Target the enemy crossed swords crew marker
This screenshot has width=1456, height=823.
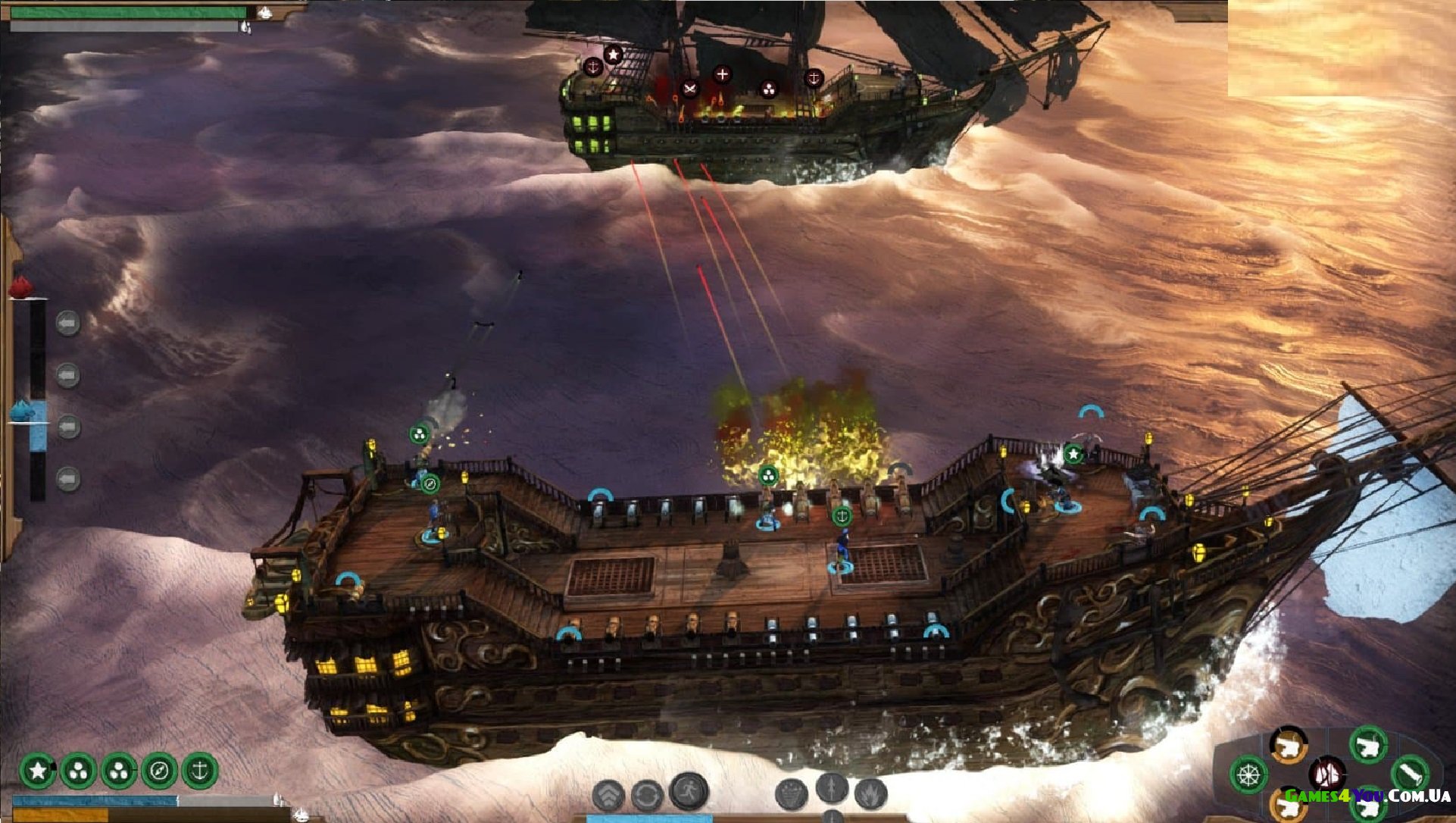[689, 89]
